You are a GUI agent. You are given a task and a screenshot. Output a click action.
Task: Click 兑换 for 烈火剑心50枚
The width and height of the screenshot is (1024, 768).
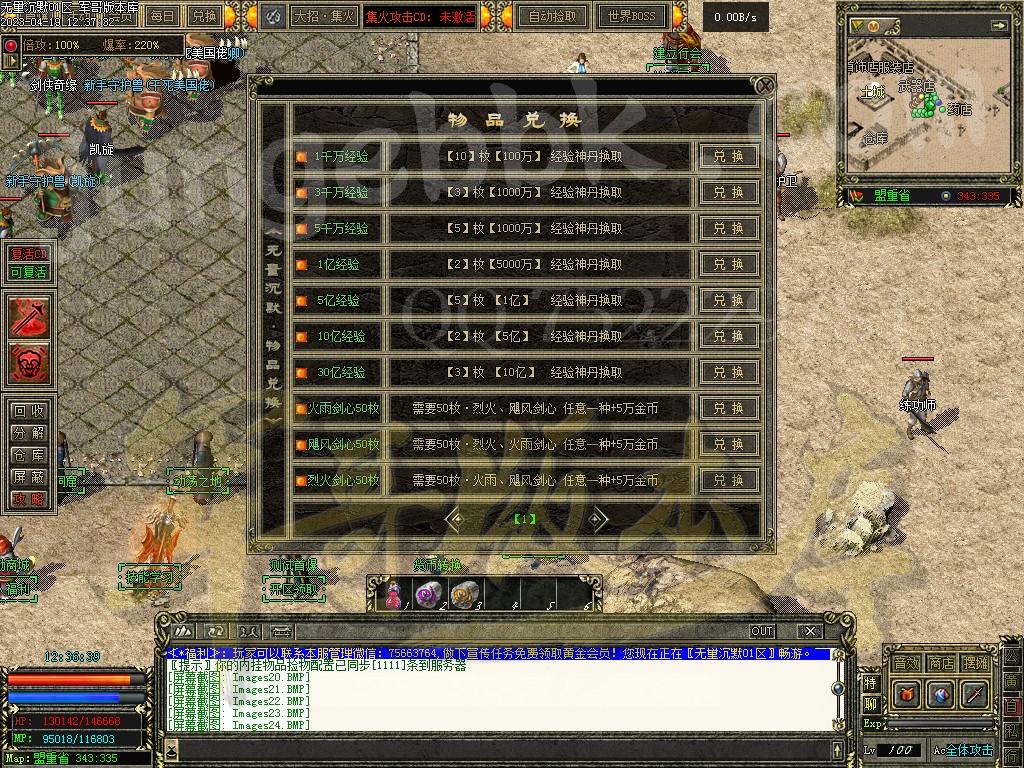(728, 481)
